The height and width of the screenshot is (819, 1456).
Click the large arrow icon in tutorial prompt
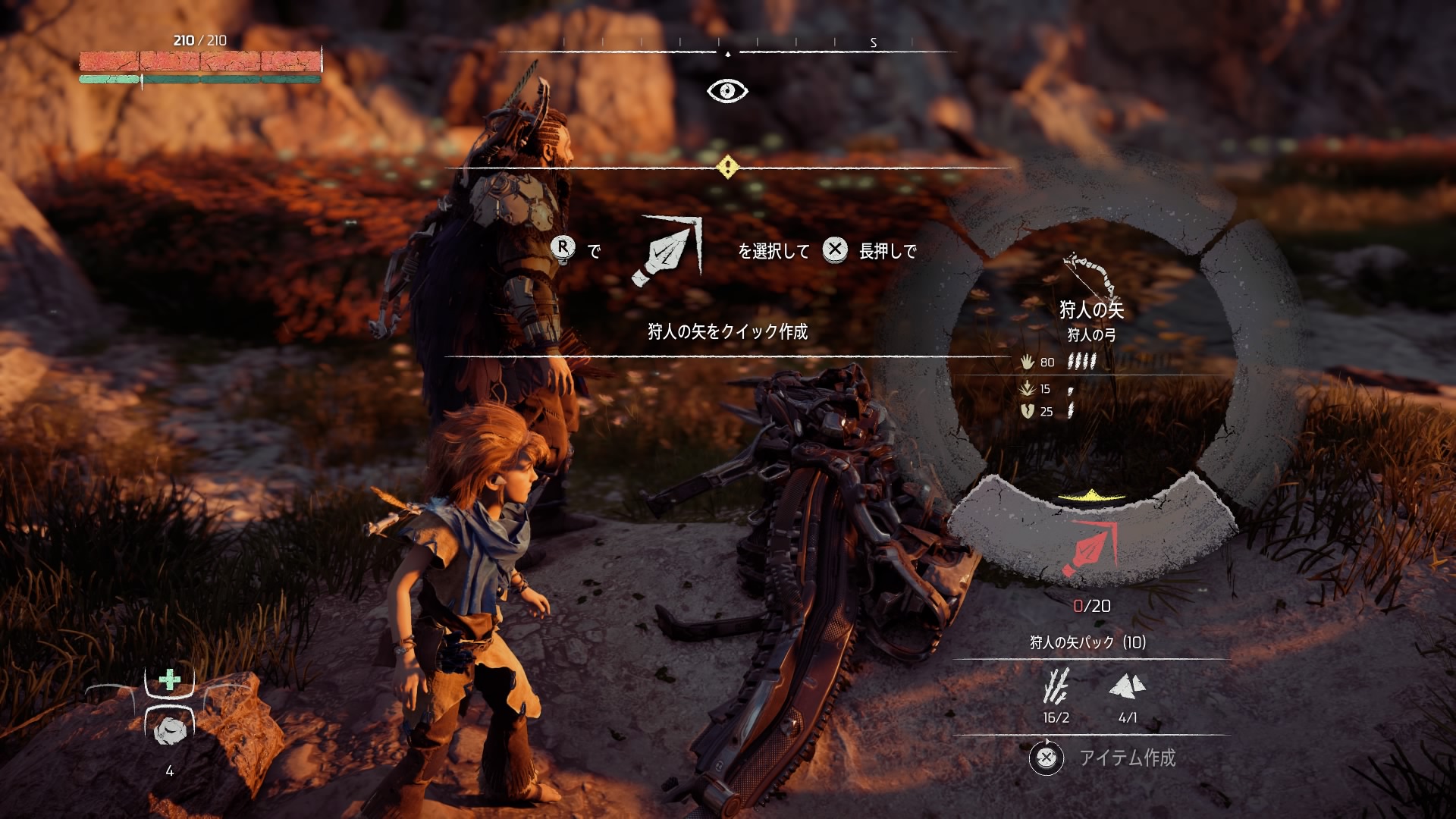[667, 251]
